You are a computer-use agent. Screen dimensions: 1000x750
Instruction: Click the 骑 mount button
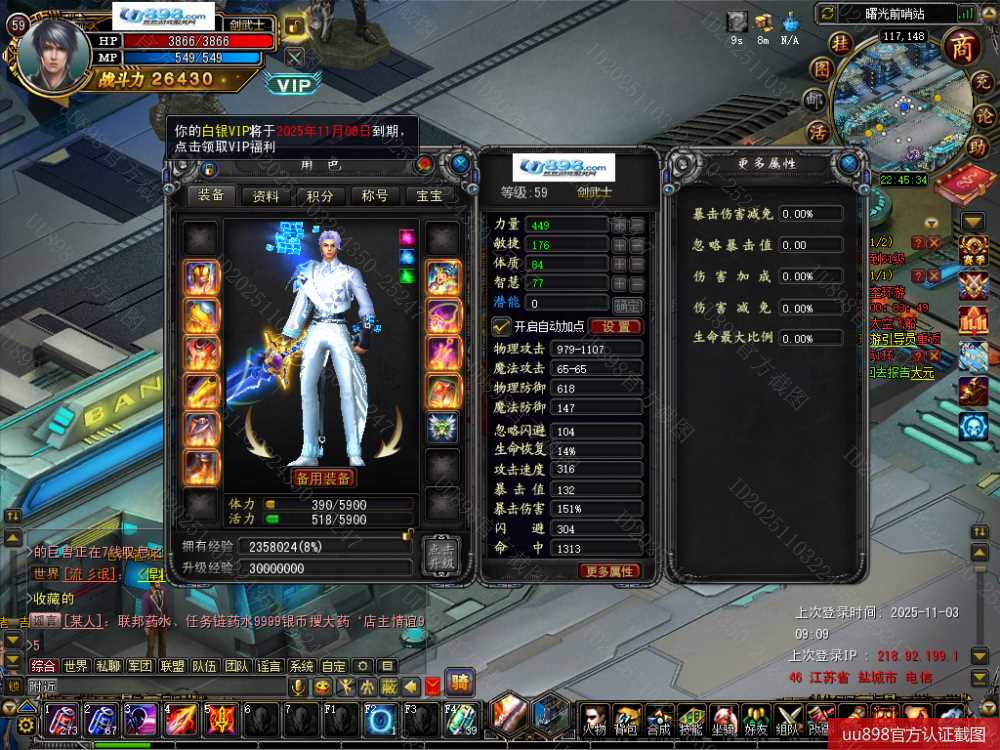[459, 683]
